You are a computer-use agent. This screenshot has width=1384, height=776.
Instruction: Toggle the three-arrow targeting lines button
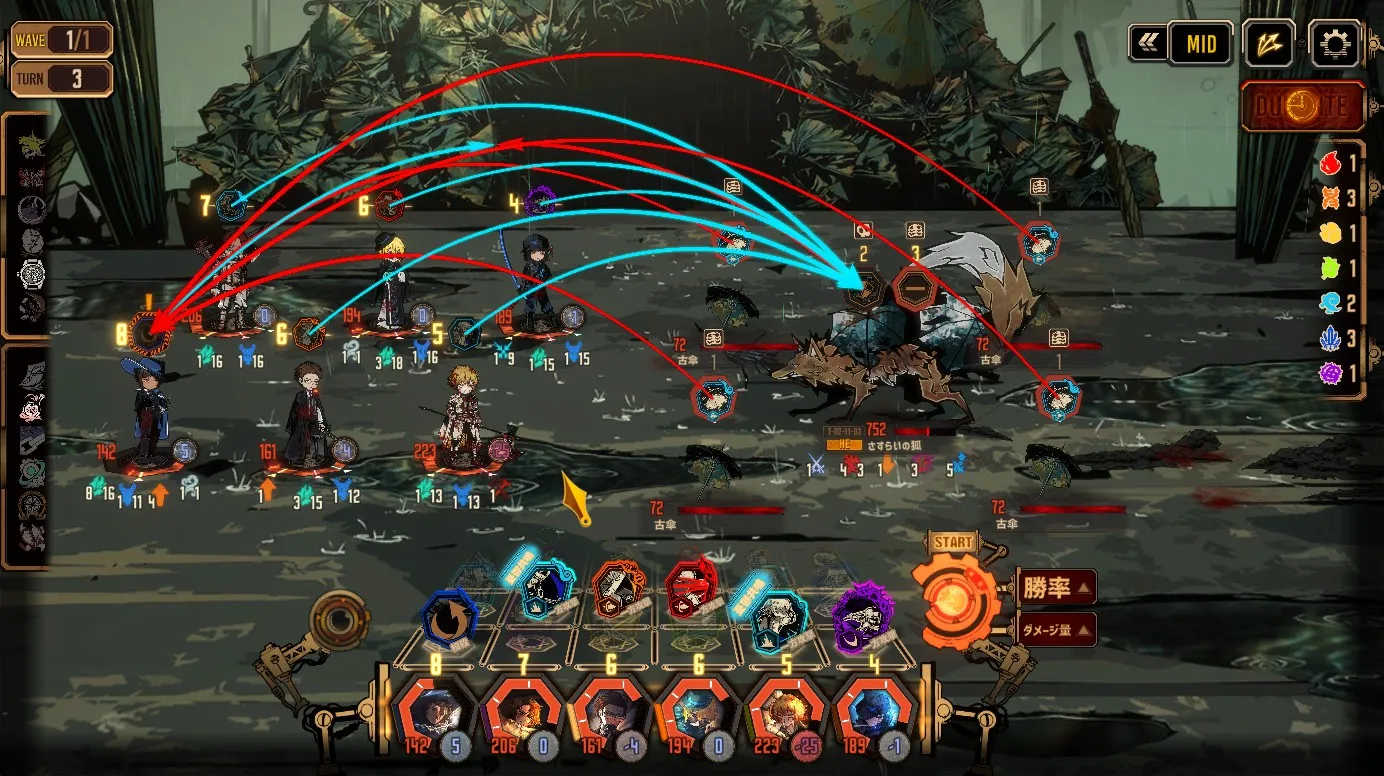1270,44
